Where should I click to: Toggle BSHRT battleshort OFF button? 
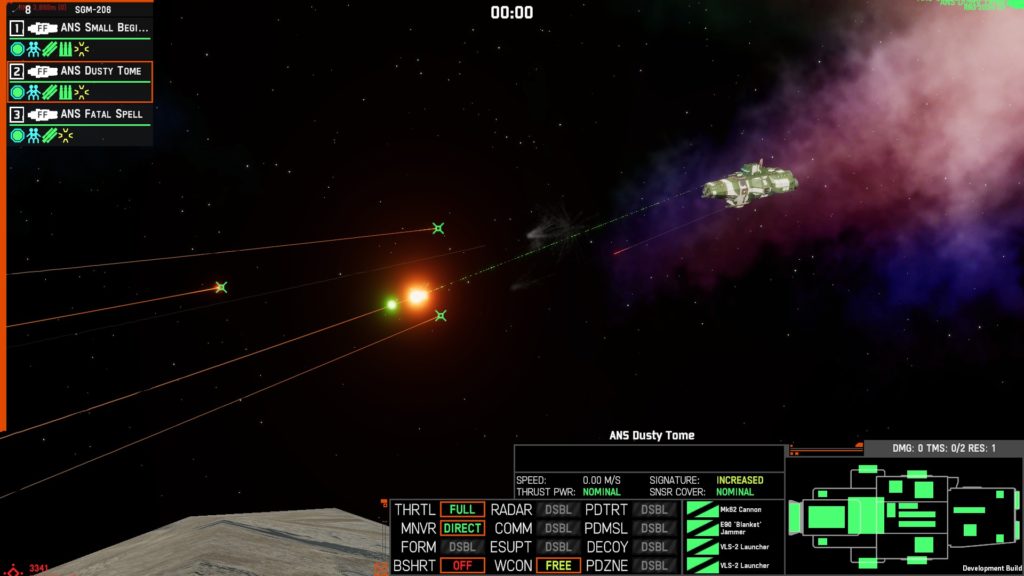coord(462,565)
